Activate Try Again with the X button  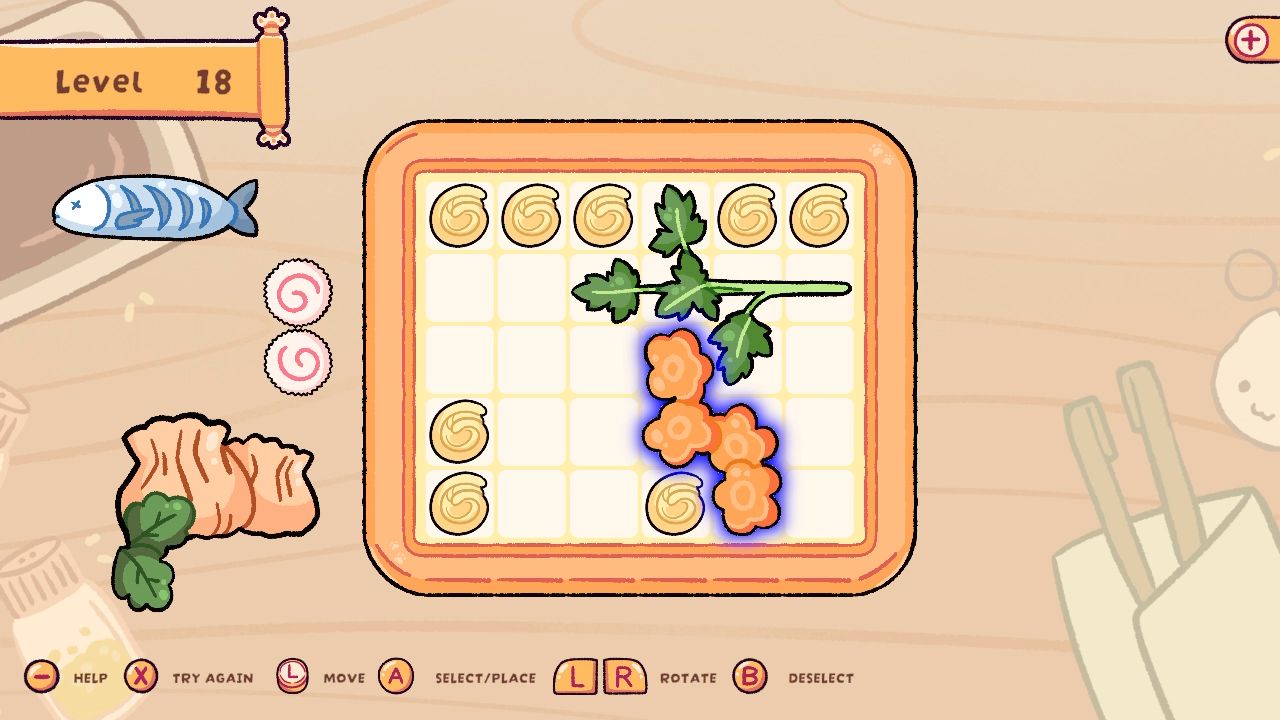point(141,677)
